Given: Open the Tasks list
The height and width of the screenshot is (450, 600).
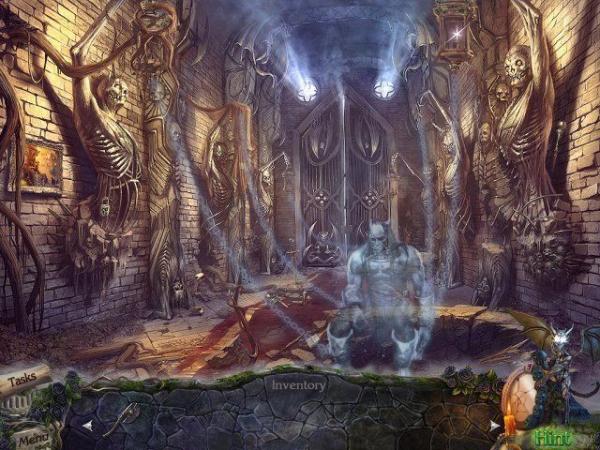Looking at the screenshot, I should click(x=25, y=381).
